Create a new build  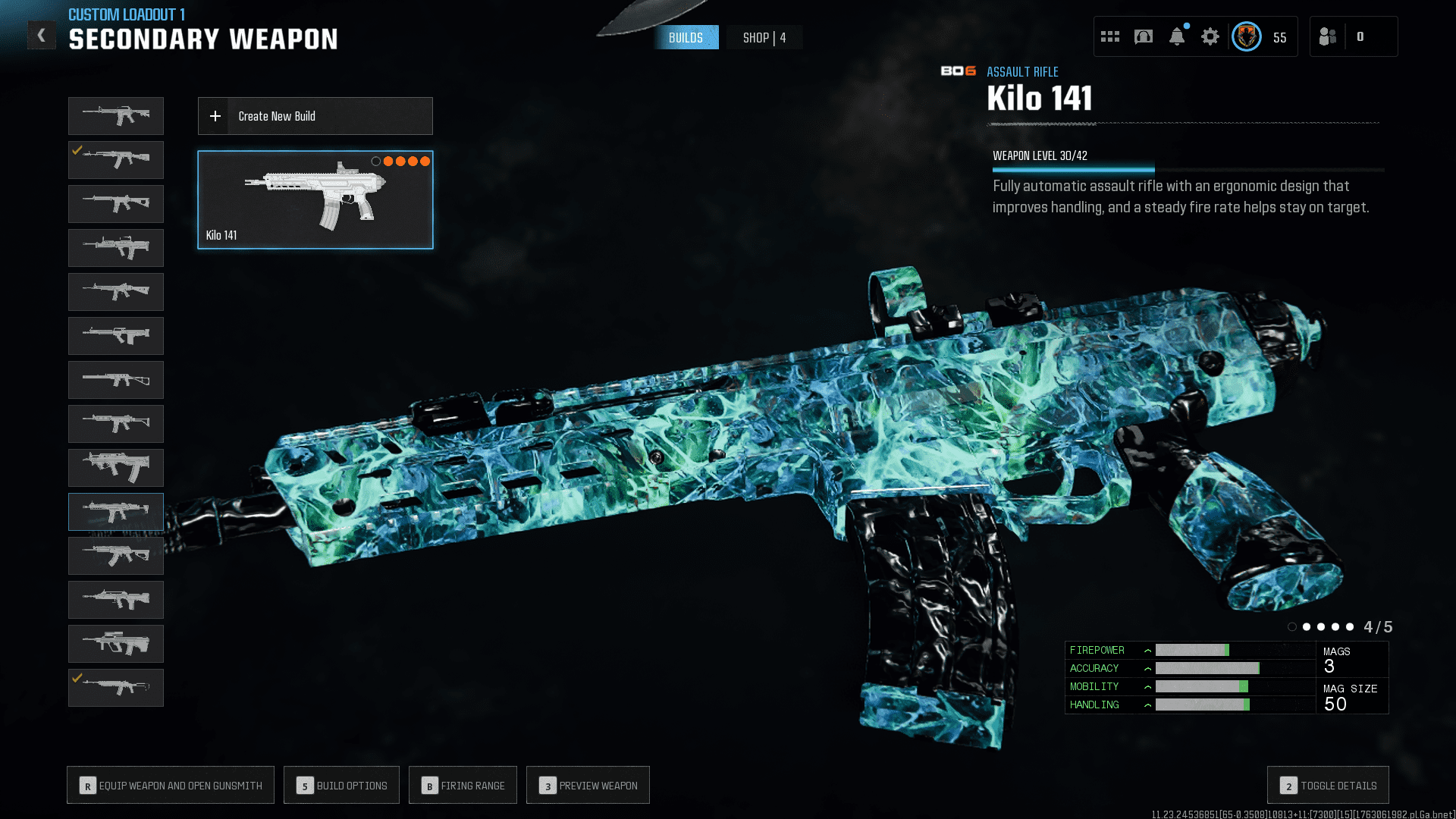pos(315,116)
